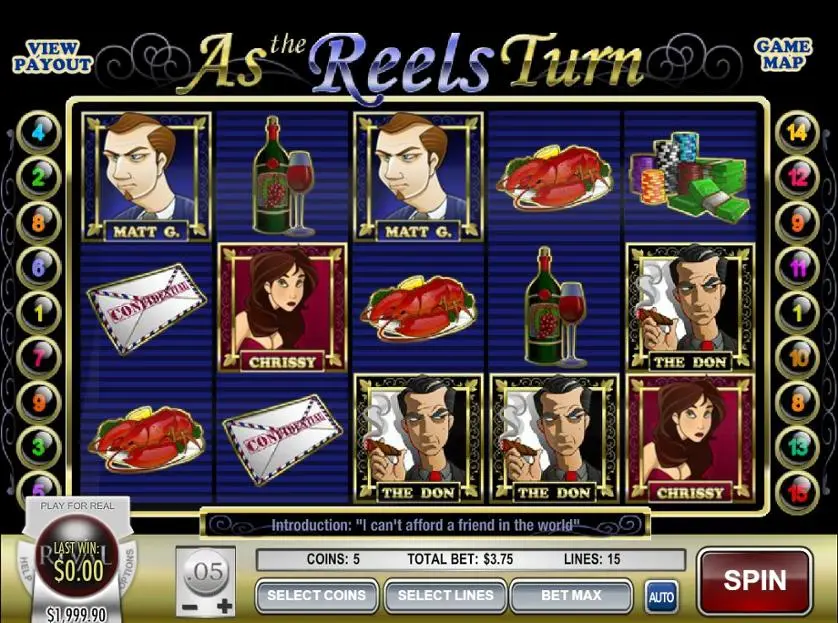The height and width of the screenshot is (623, 838).
Task: Open the View Payout table
Action: pos(52,56)
